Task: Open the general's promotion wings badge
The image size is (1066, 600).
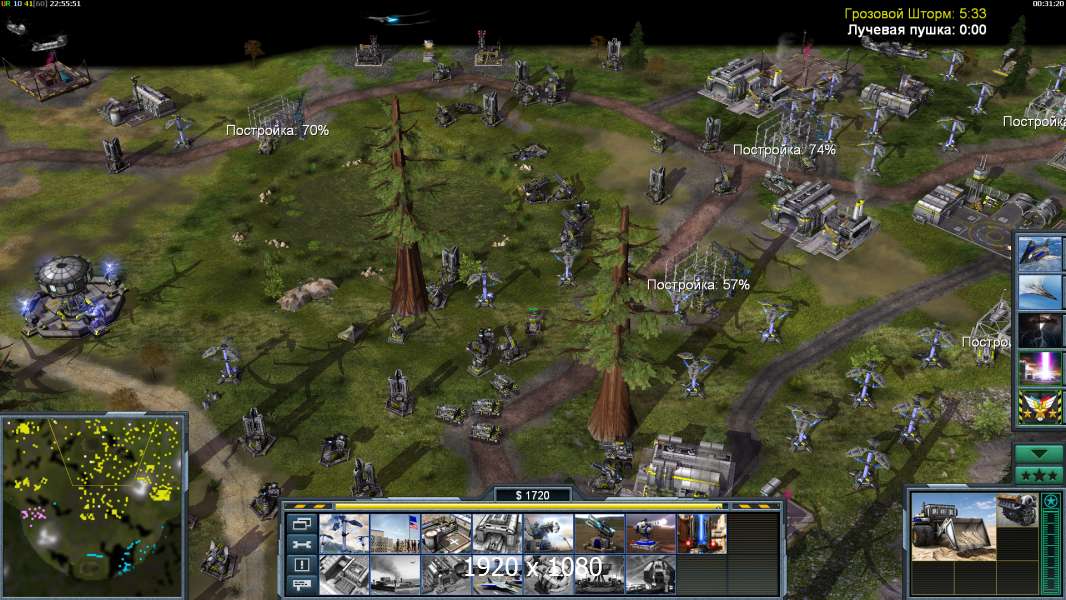Action: (x=1040, y=405)
